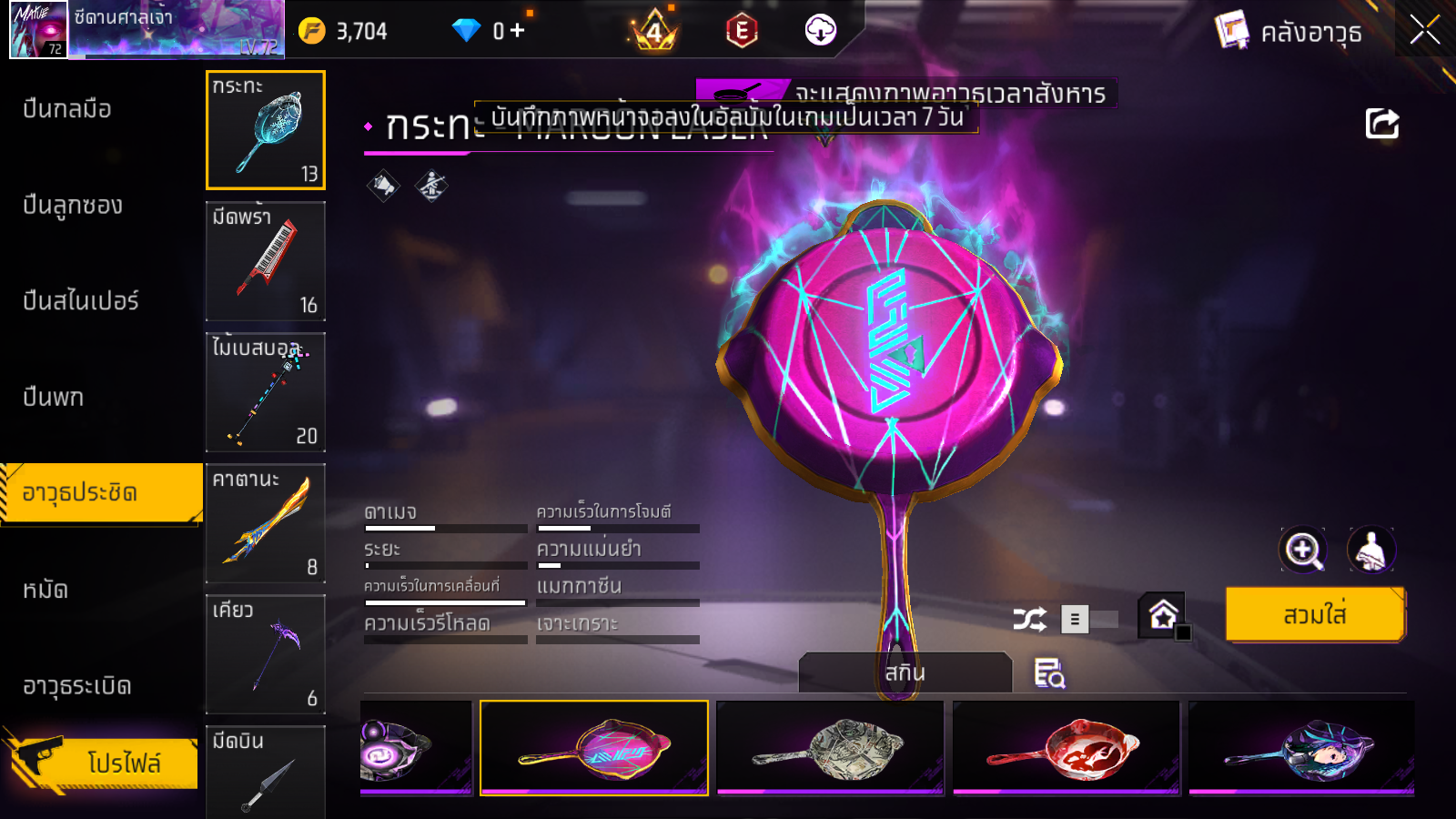Choose the ปืนสไนเปอร์ category
Image resolution: width=1456 pixels, height=819 pixels.
[81, 301]
